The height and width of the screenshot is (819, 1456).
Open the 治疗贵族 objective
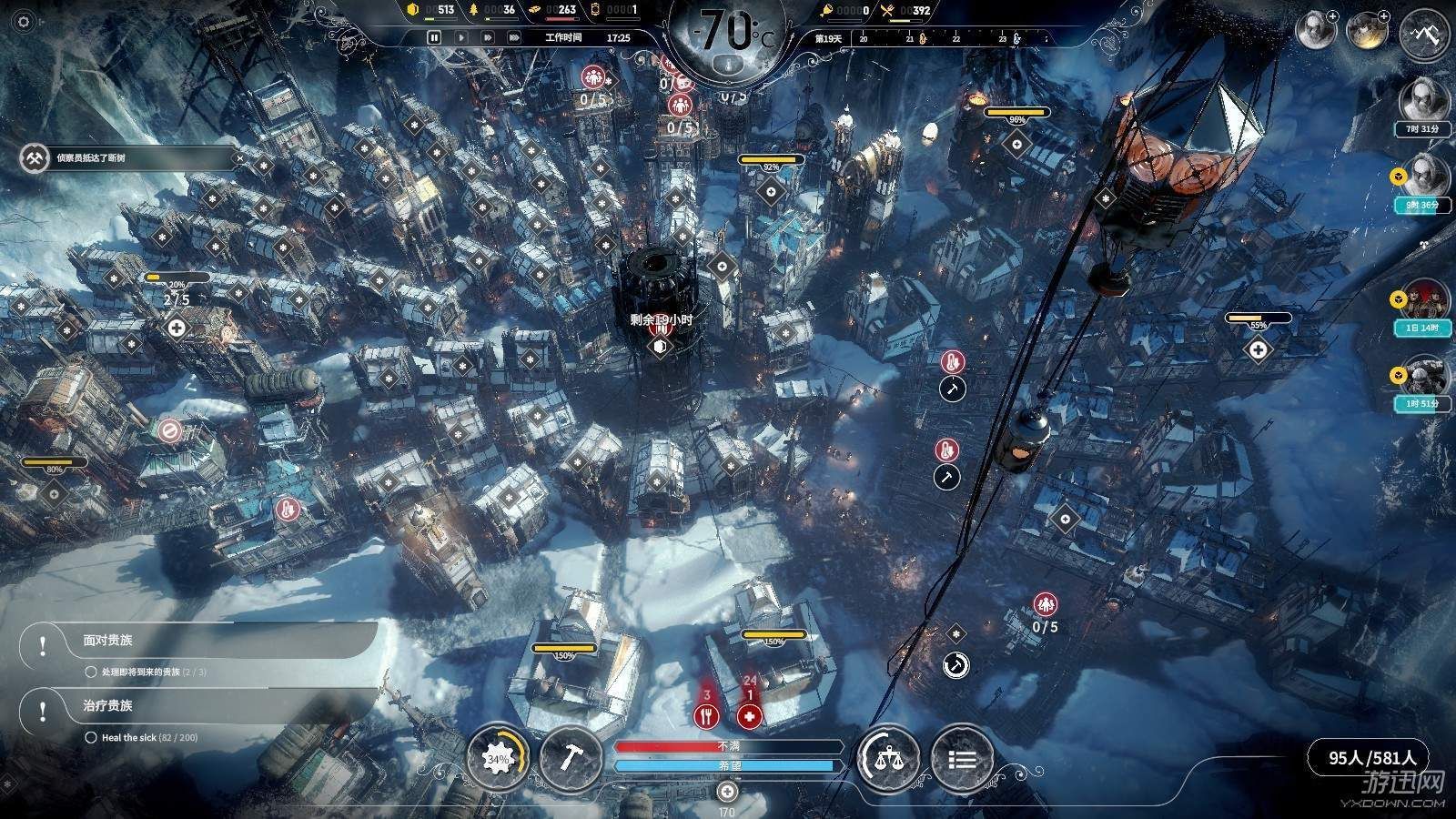click(x=200, y=705)
